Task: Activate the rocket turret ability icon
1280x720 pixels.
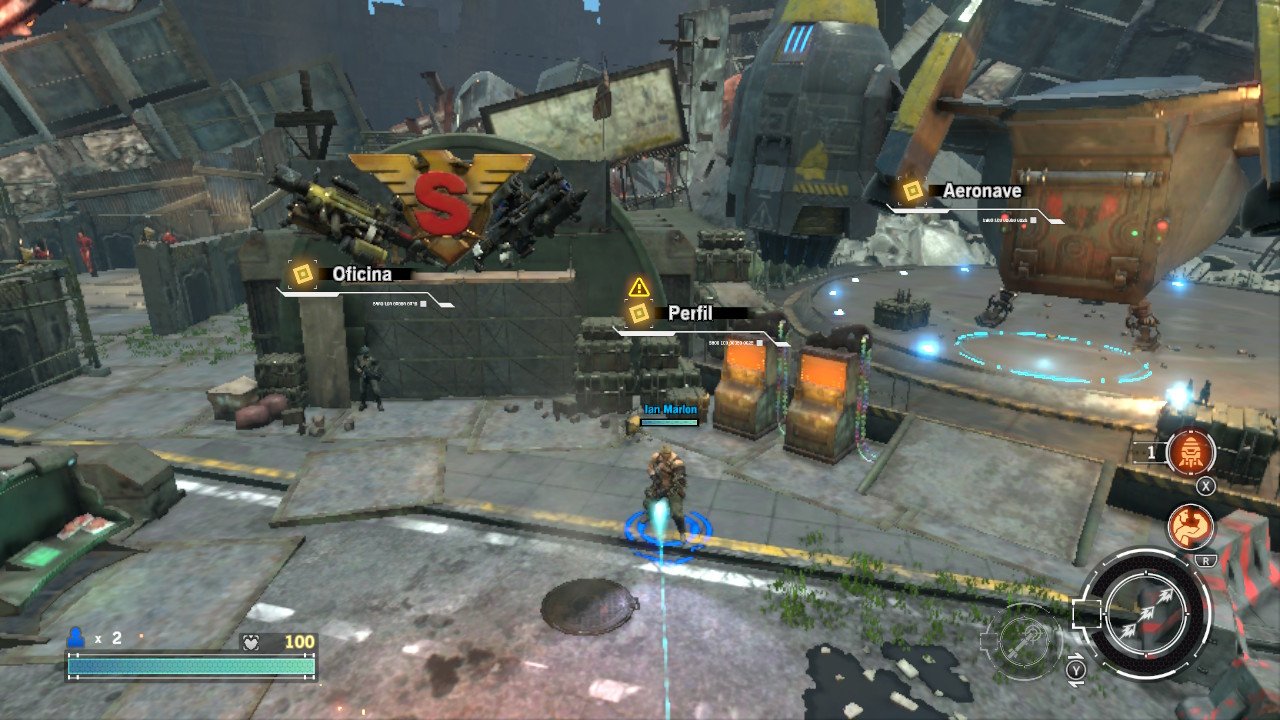Action: (1191, 452)
